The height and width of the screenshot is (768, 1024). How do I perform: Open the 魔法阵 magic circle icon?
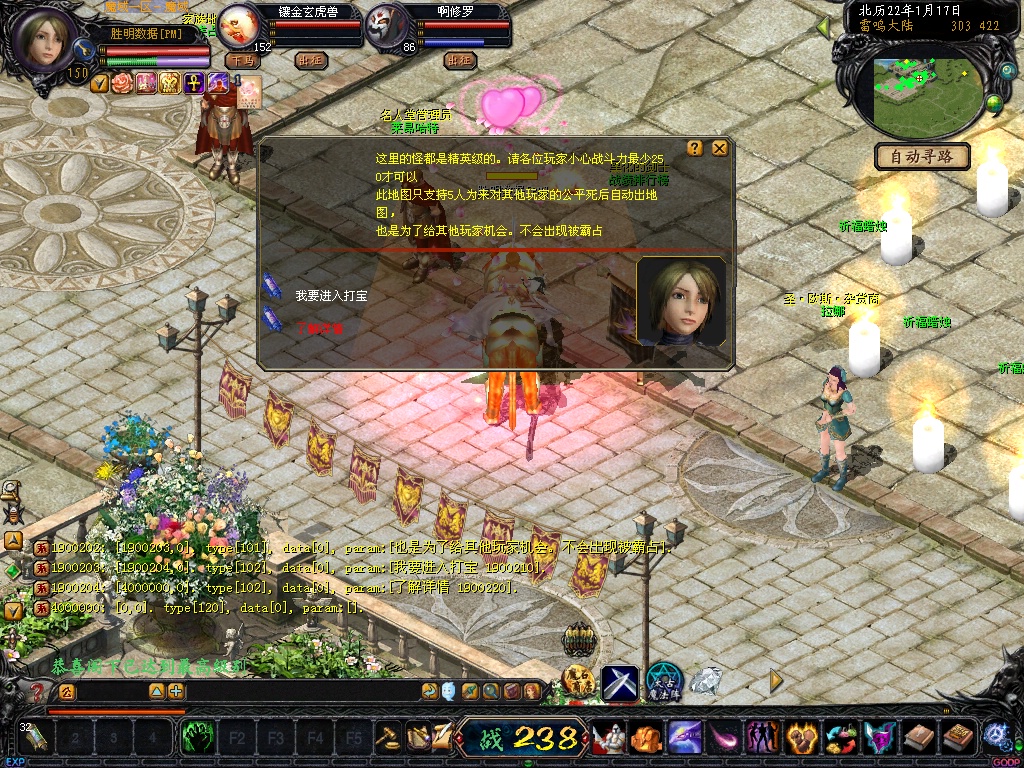[x=664, y=681]
